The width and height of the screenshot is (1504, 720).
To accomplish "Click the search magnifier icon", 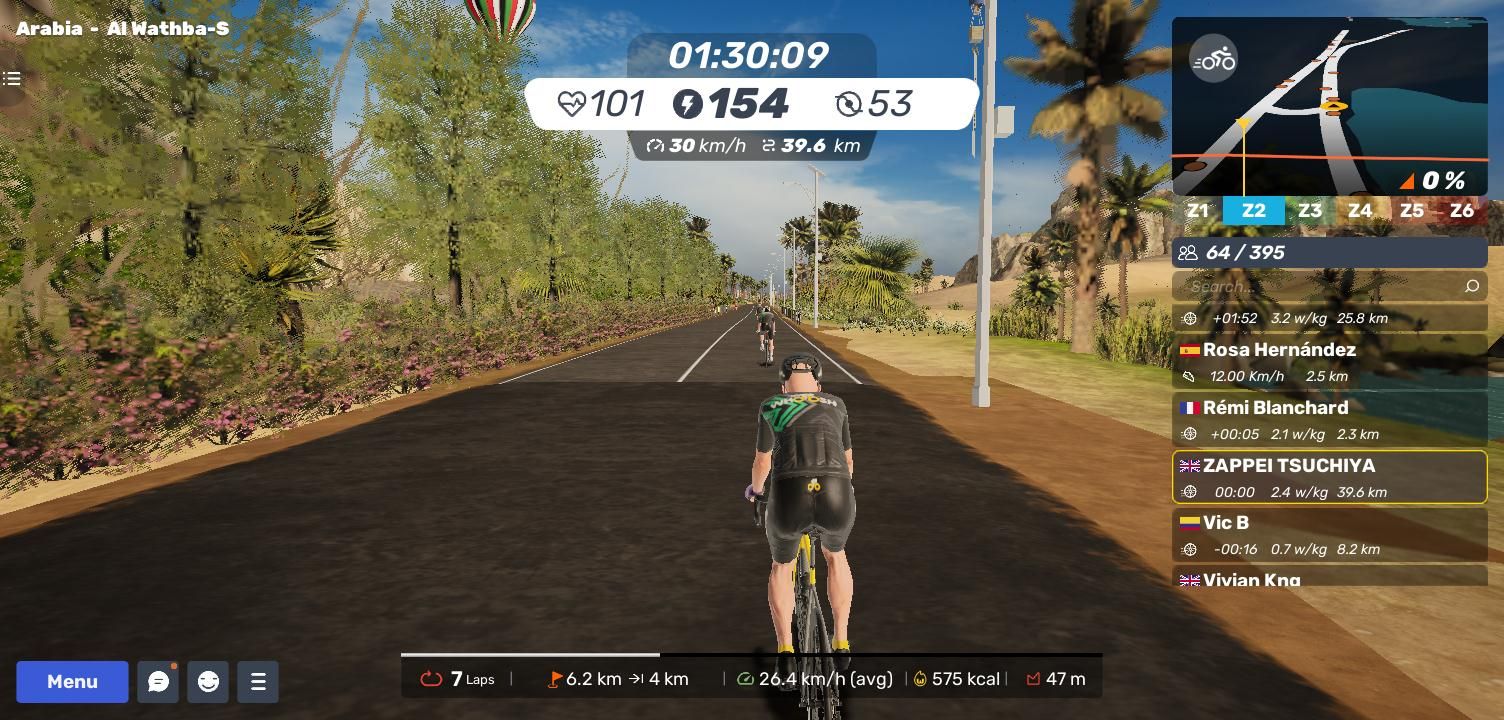I will pyautogui.click(x=1471, y=287).
